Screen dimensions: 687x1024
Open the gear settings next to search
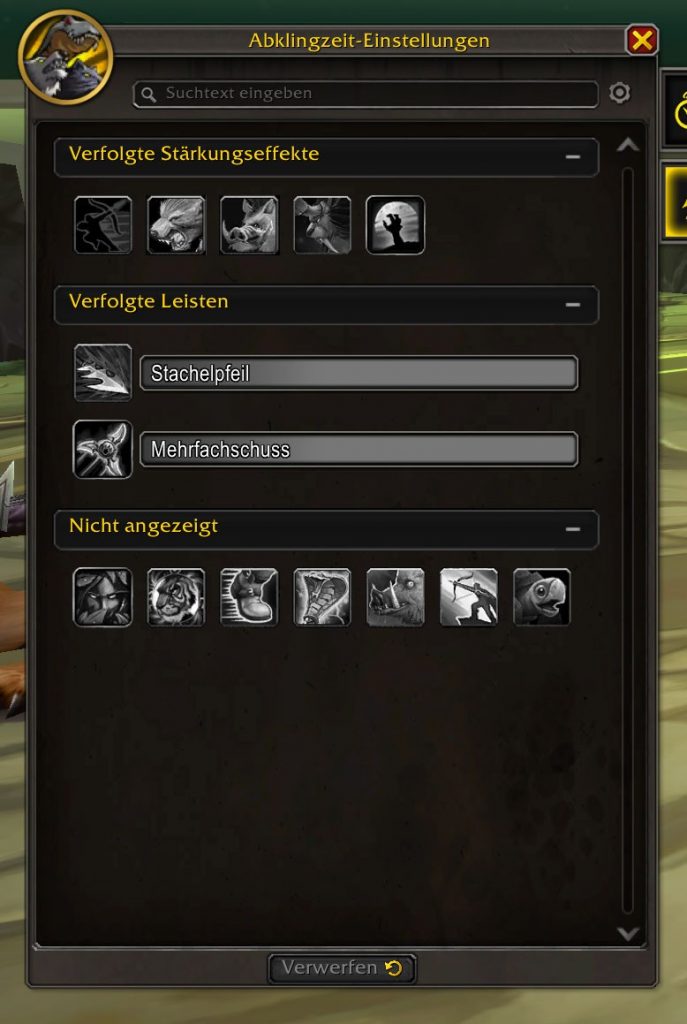pos(620,93)
